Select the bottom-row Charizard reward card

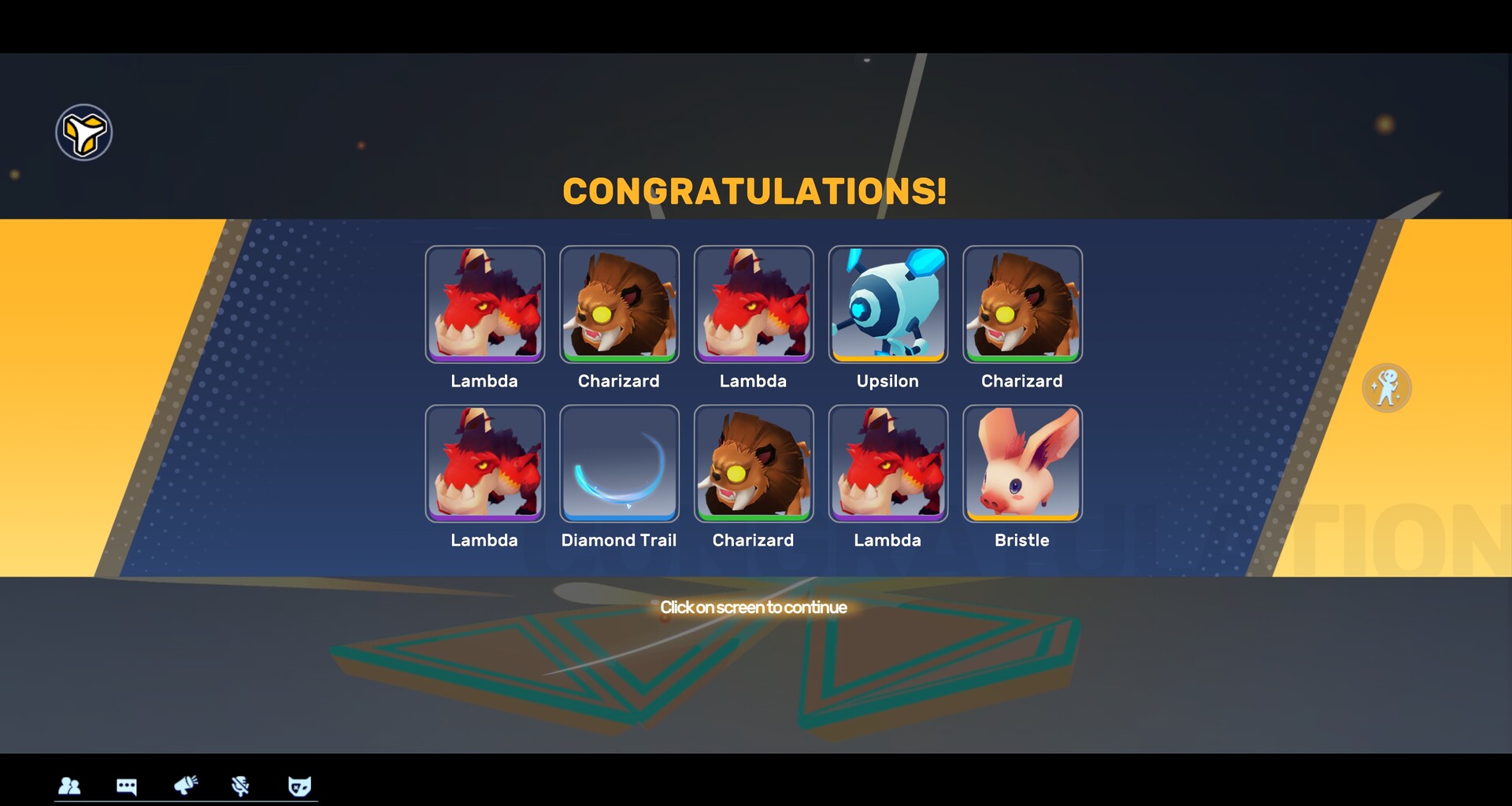(x=754, y=463)
